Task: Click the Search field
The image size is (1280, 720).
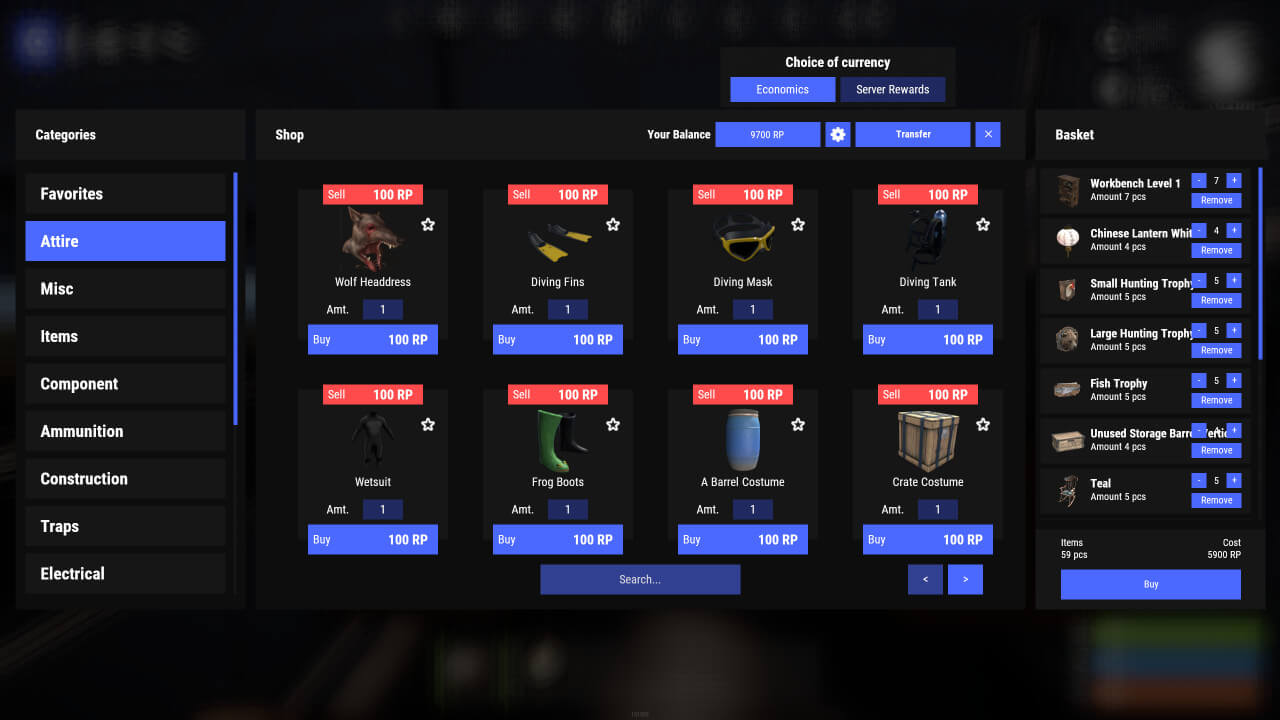Action: pyautogui.click(x=640, y=579)
